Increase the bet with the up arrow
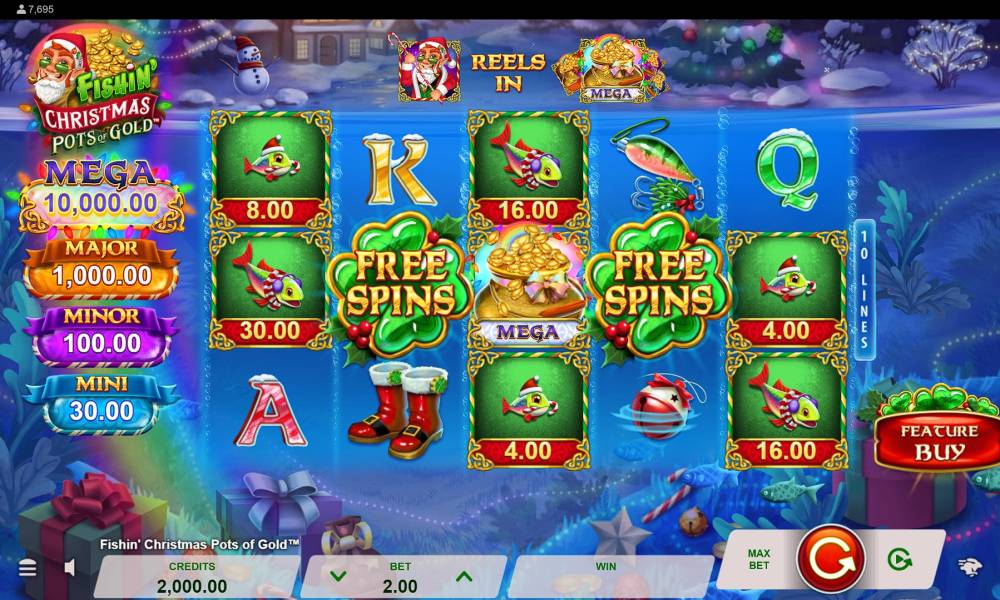 (463, 576)
